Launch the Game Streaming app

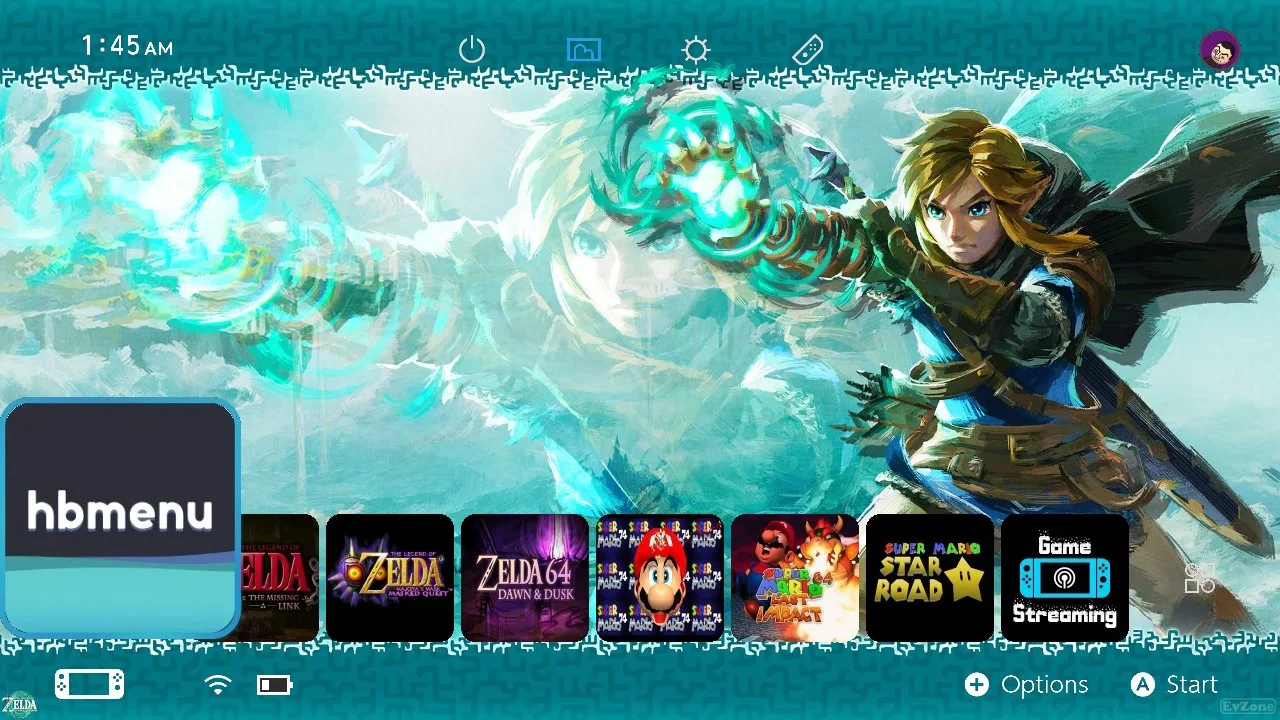[1064, 578]
